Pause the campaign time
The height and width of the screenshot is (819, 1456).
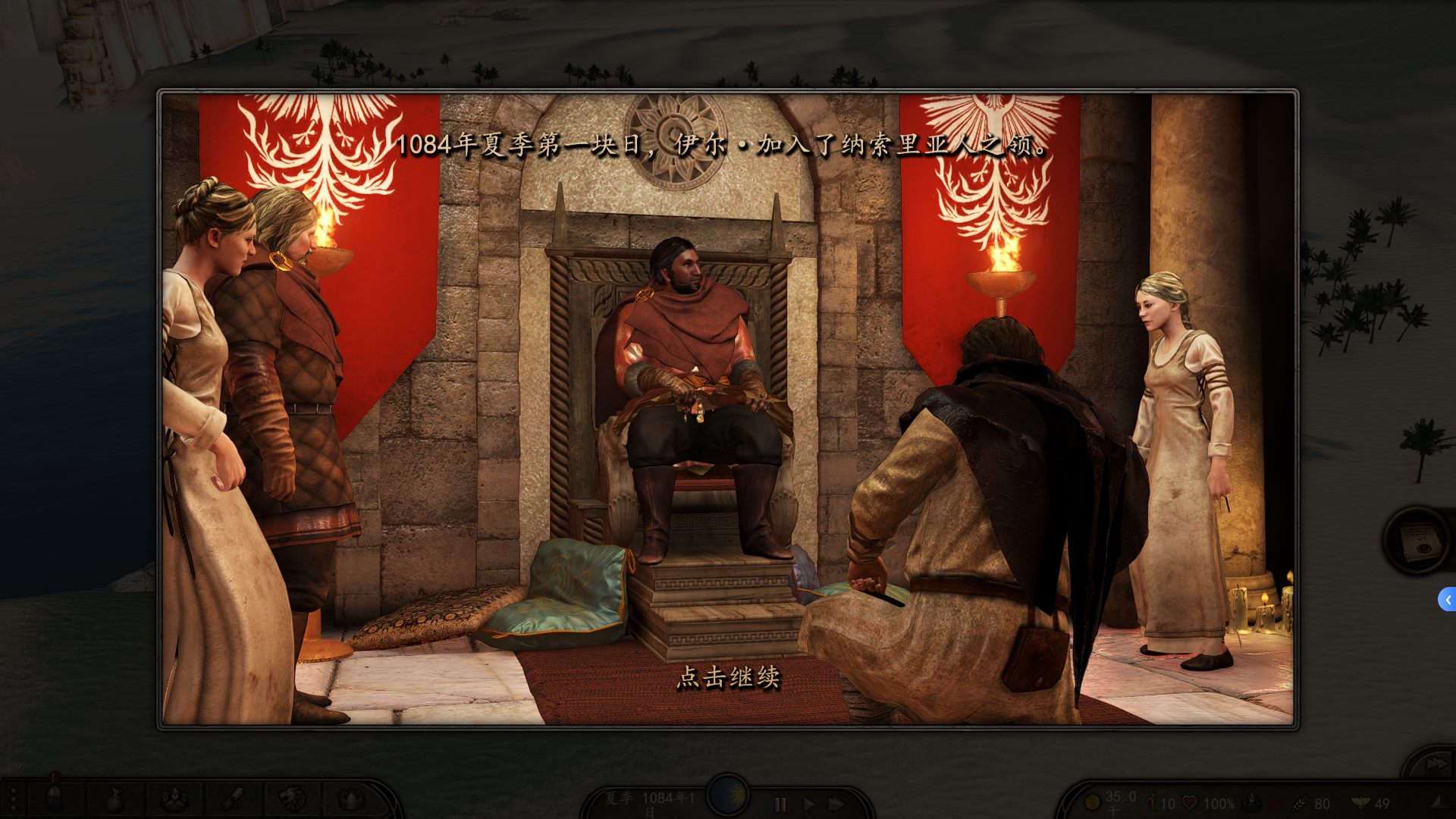pos(780,804)
